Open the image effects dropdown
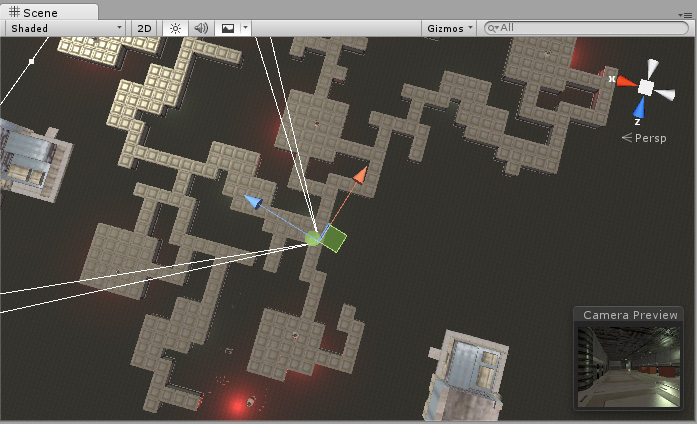697x424 pixels. coord(233,28)
